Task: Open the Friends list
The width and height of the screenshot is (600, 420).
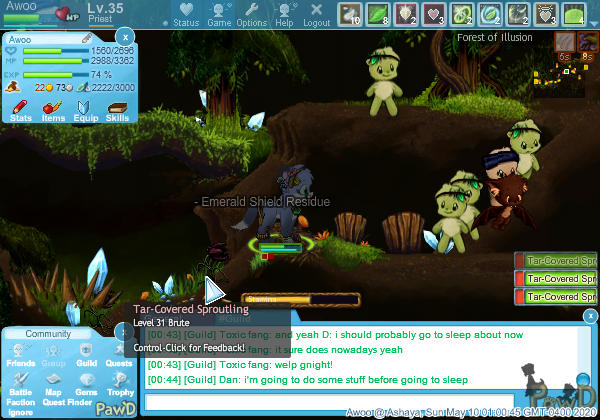Action: click(21, 353)
